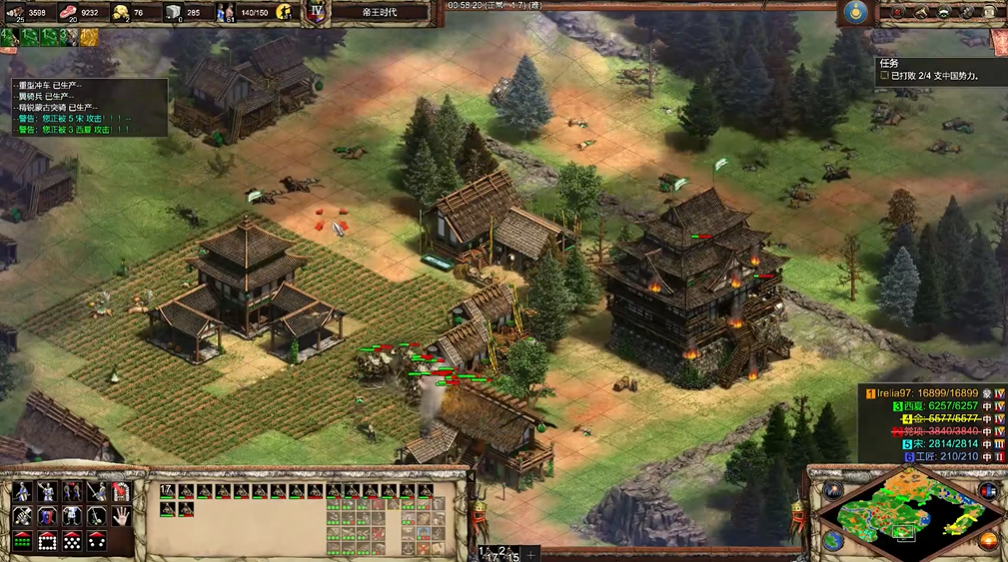Screen dimensions: 1008x562
Task: Select the unit portrait labeled 17
Action: 168,491
